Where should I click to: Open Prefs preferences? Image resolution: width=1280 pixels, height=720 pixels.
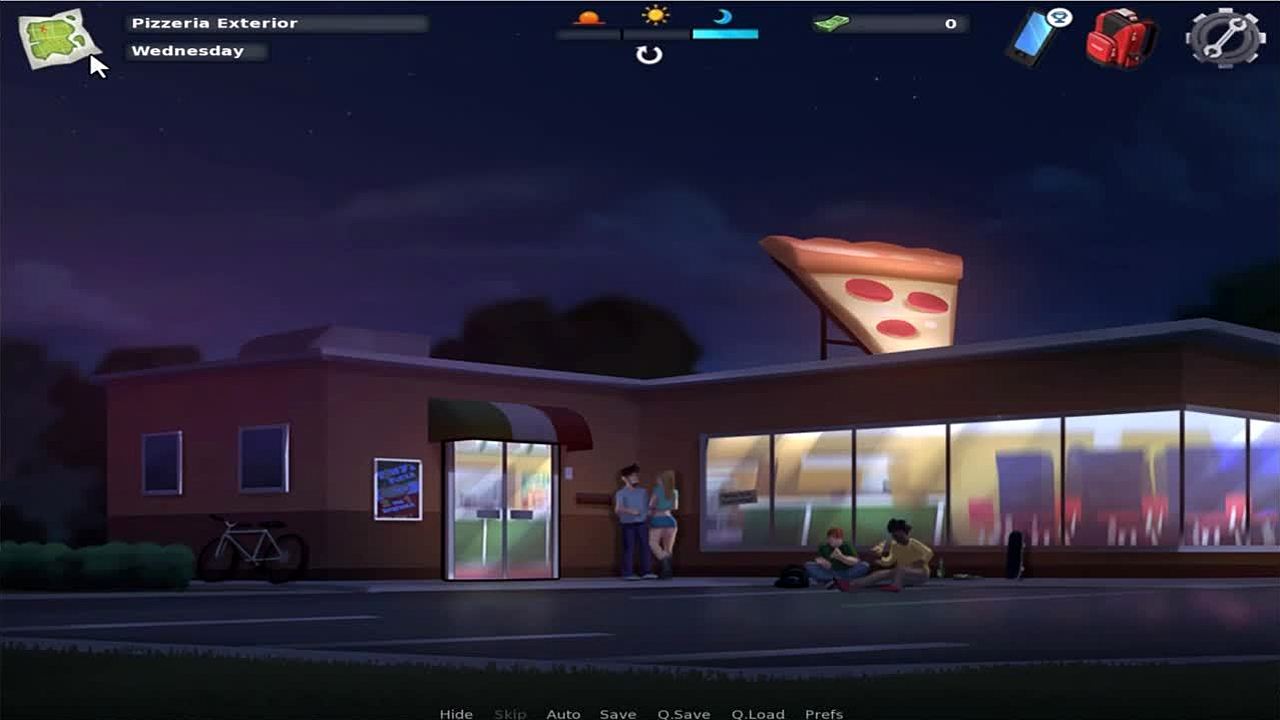pyautogui.click(x=824, y=713)
